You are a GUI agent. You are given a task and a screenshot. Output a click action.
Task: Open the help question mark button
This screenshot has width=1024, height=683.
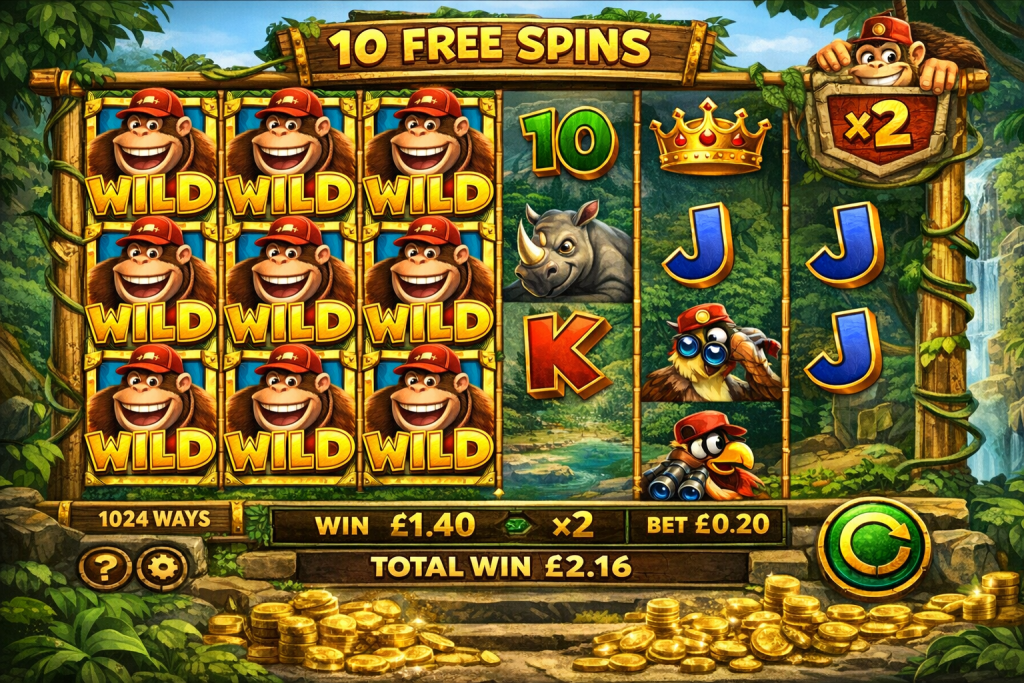pos(104,568)
